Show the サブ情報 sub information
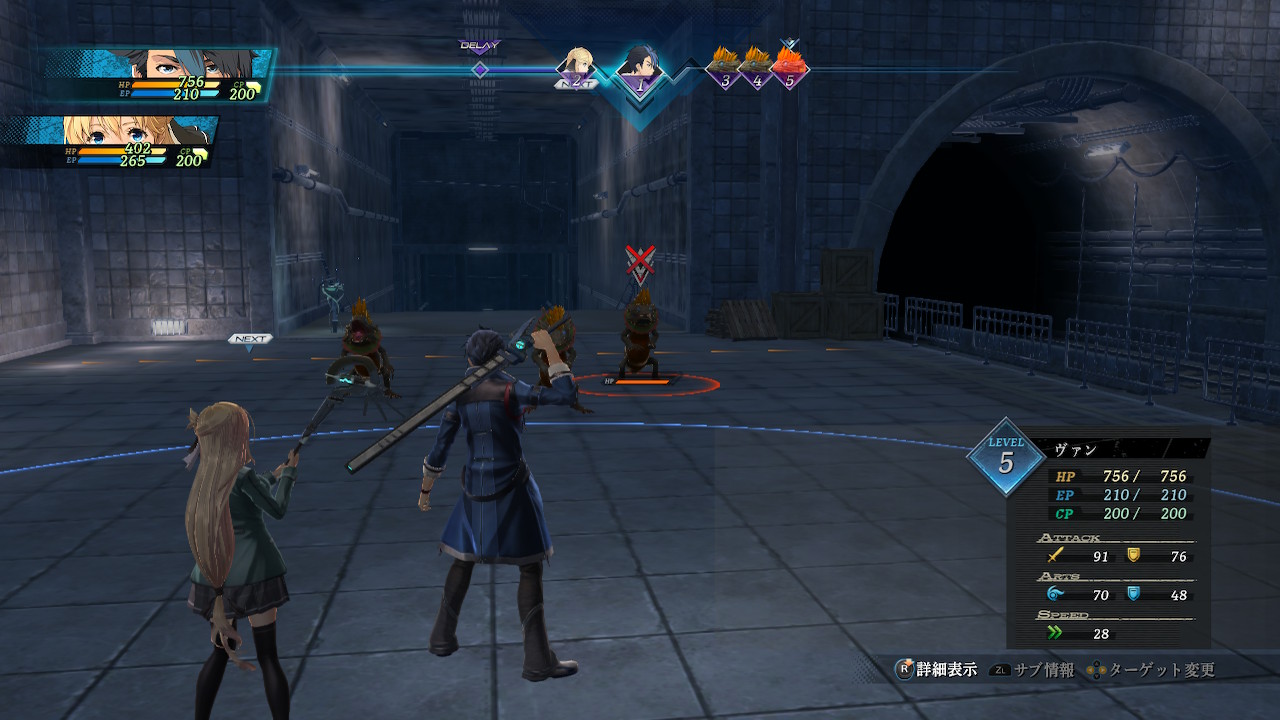The image size is (1280, 720). [x=1033, y=670]
